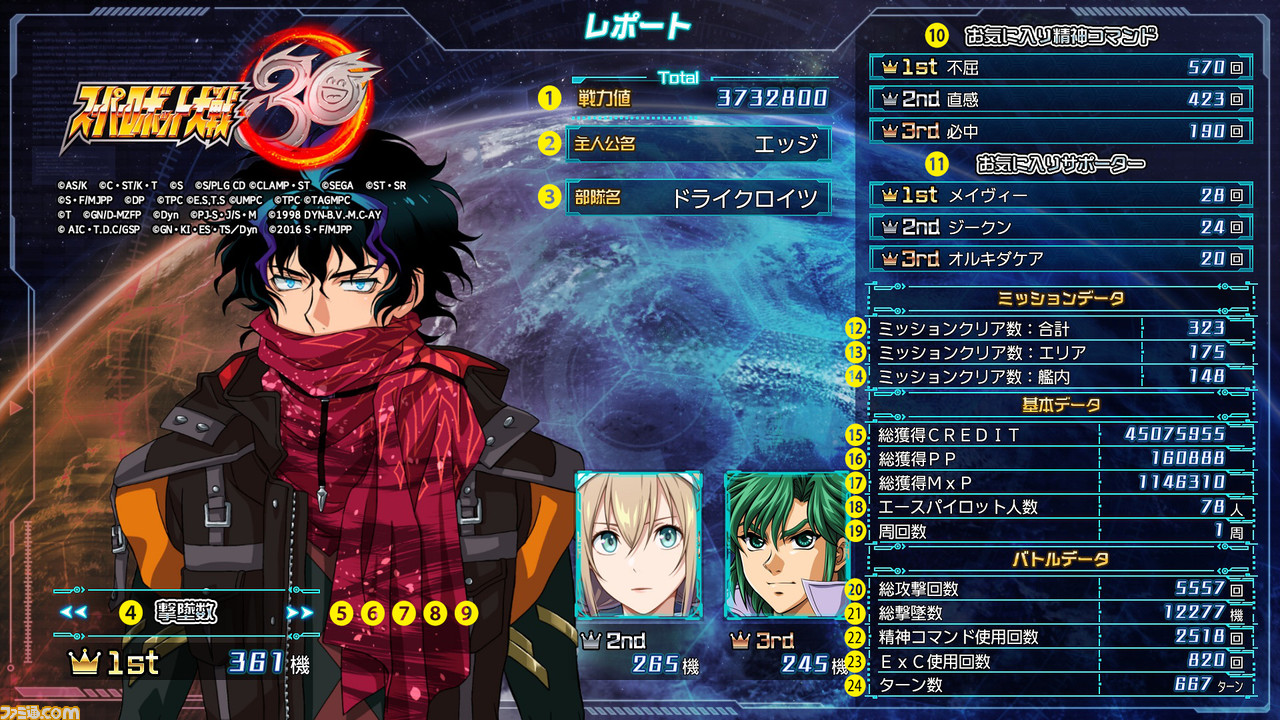Choose the 2nd 直感 spirit command row
Image resolution: width=1280 pixels, height=720 pixels.
point(1061,99)
